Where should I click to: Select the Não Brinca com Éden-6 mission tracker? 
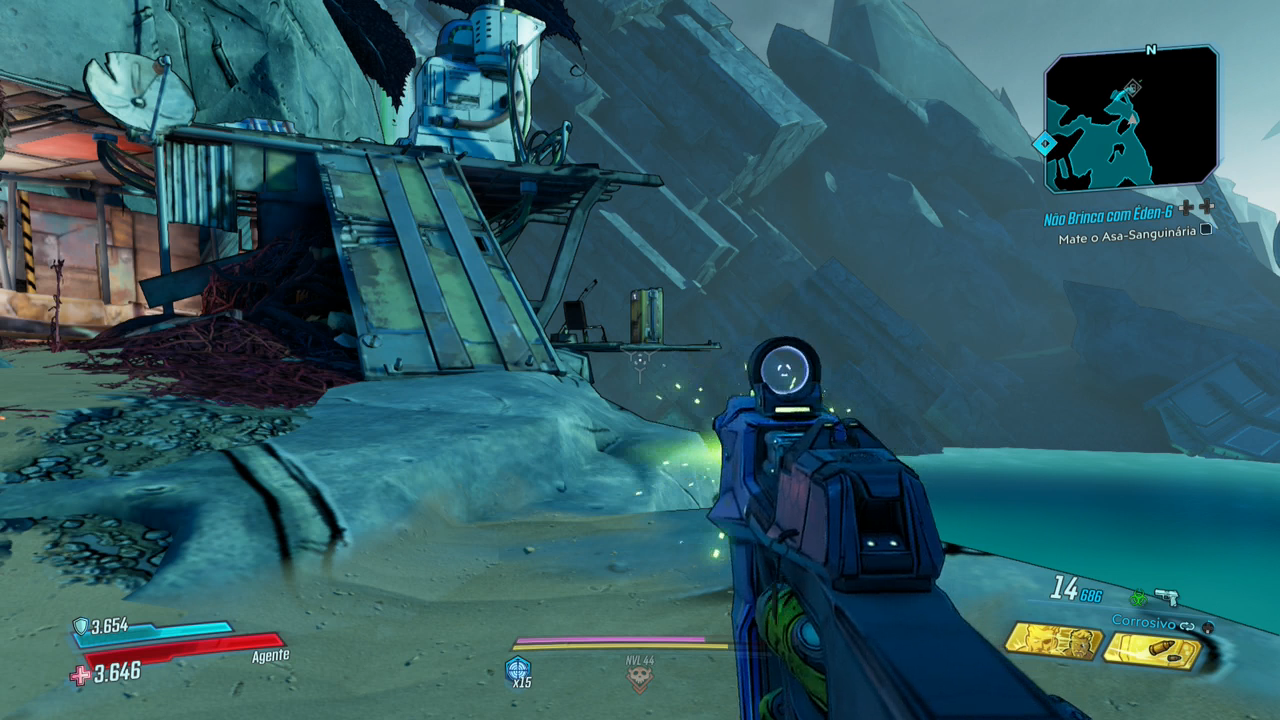(1107, 217)
